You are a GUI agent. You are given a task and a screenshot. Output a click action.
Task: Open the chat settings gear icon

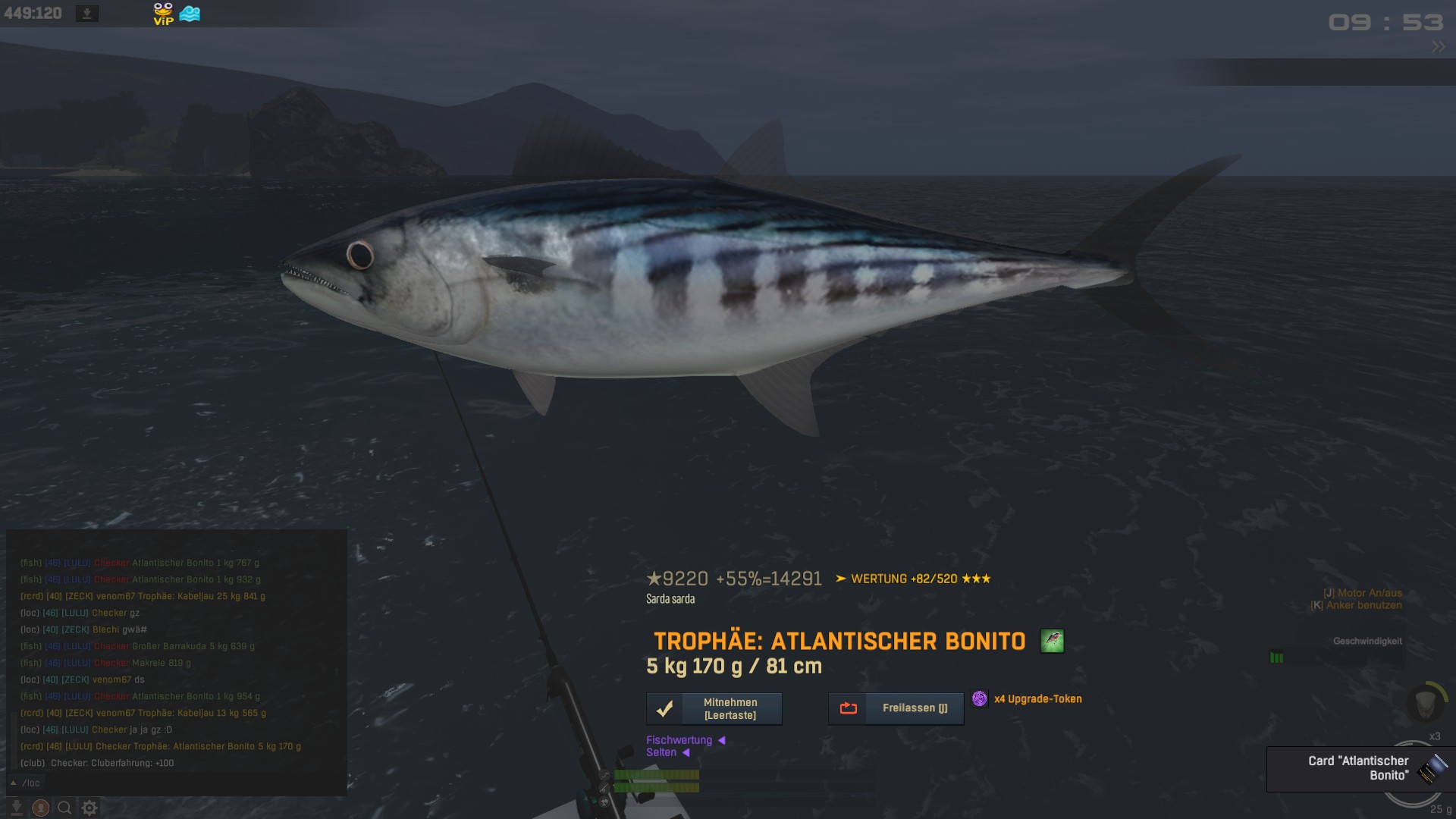click(89, 808)
